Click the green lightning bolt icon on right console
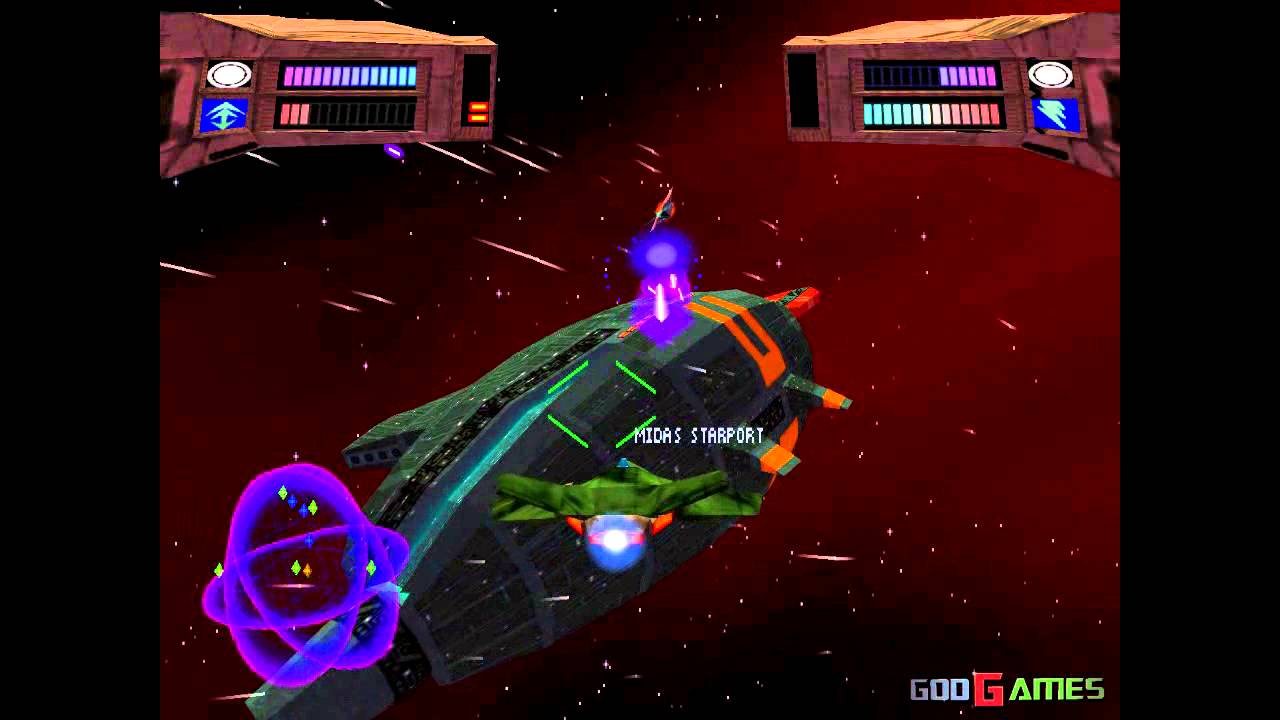Image resolution: width=1280 pixels, height=720 pixels. tap(1052, 116)
